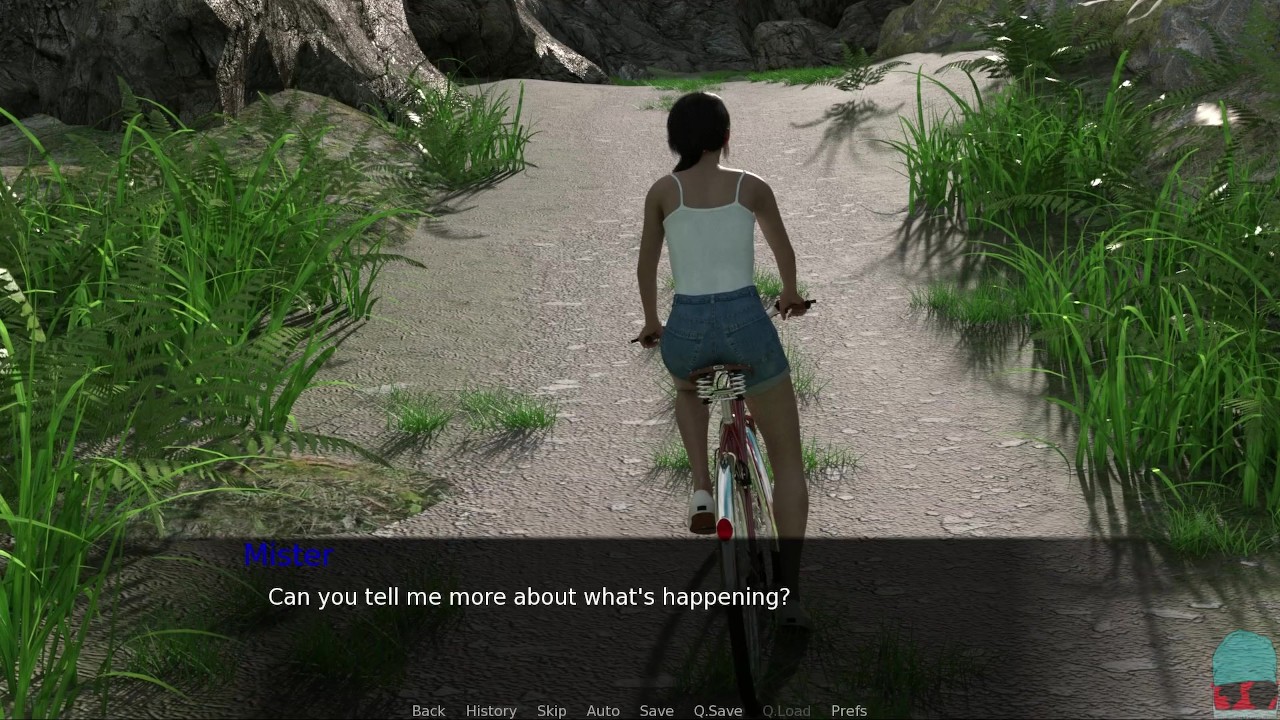
Task: Go back one dialogue line
Action: (x=428, y=710)
